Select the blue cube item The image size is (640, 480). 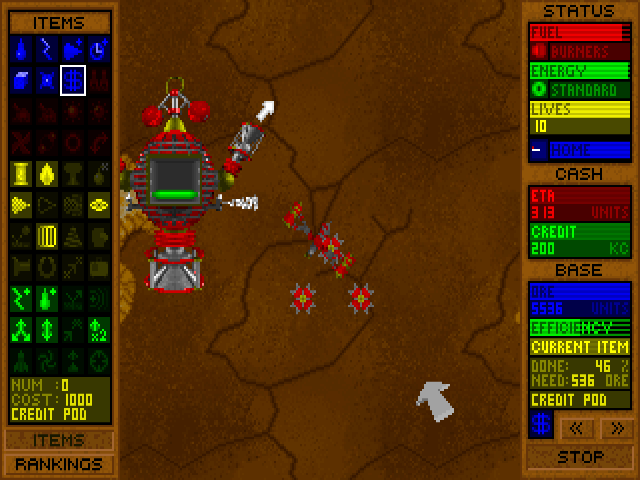20,79
